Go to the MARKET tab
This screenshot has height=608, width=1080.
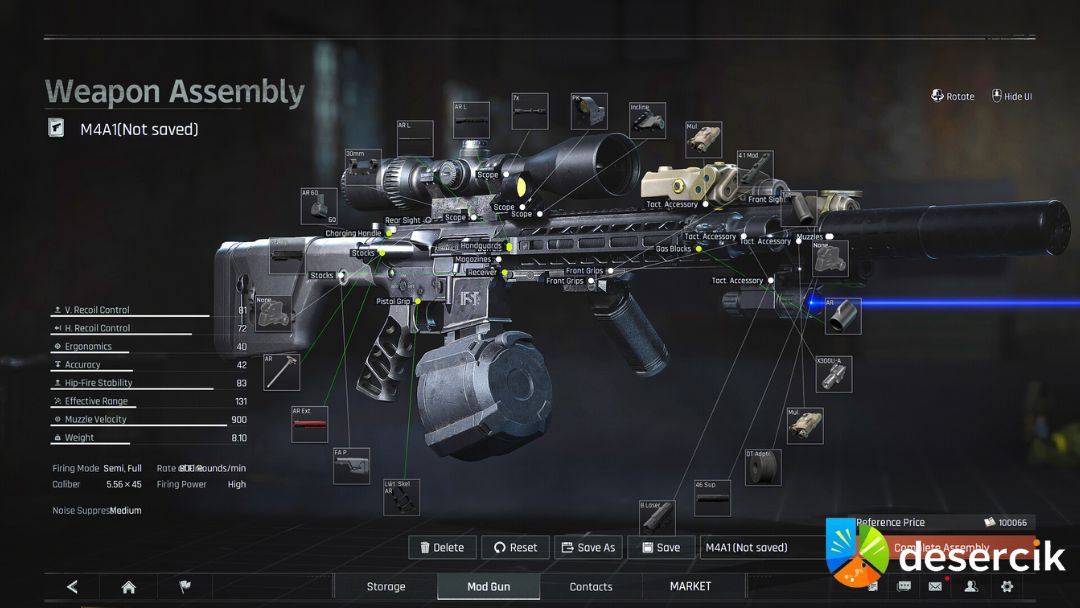pyautogui.click(x=690, y=586)
